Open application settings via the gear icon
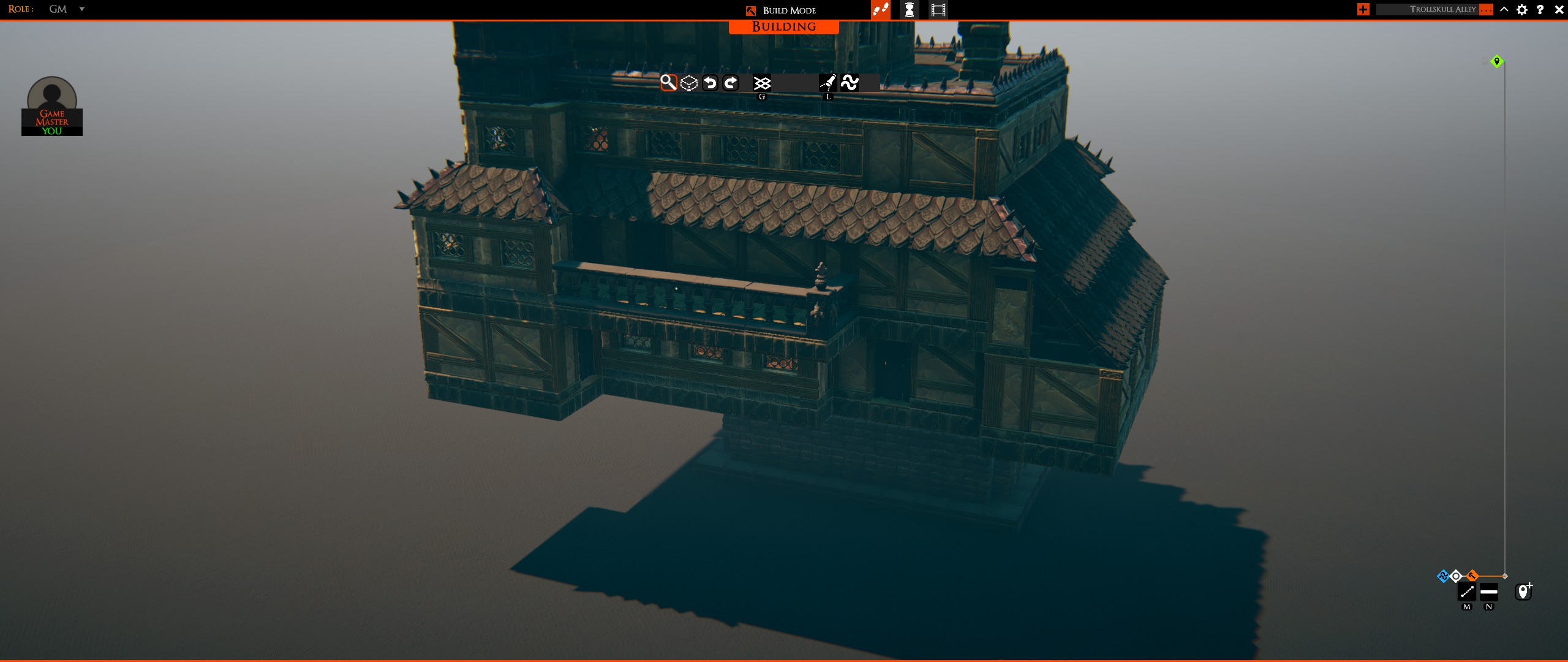The image size is (1568, 662). [1523, 10]
